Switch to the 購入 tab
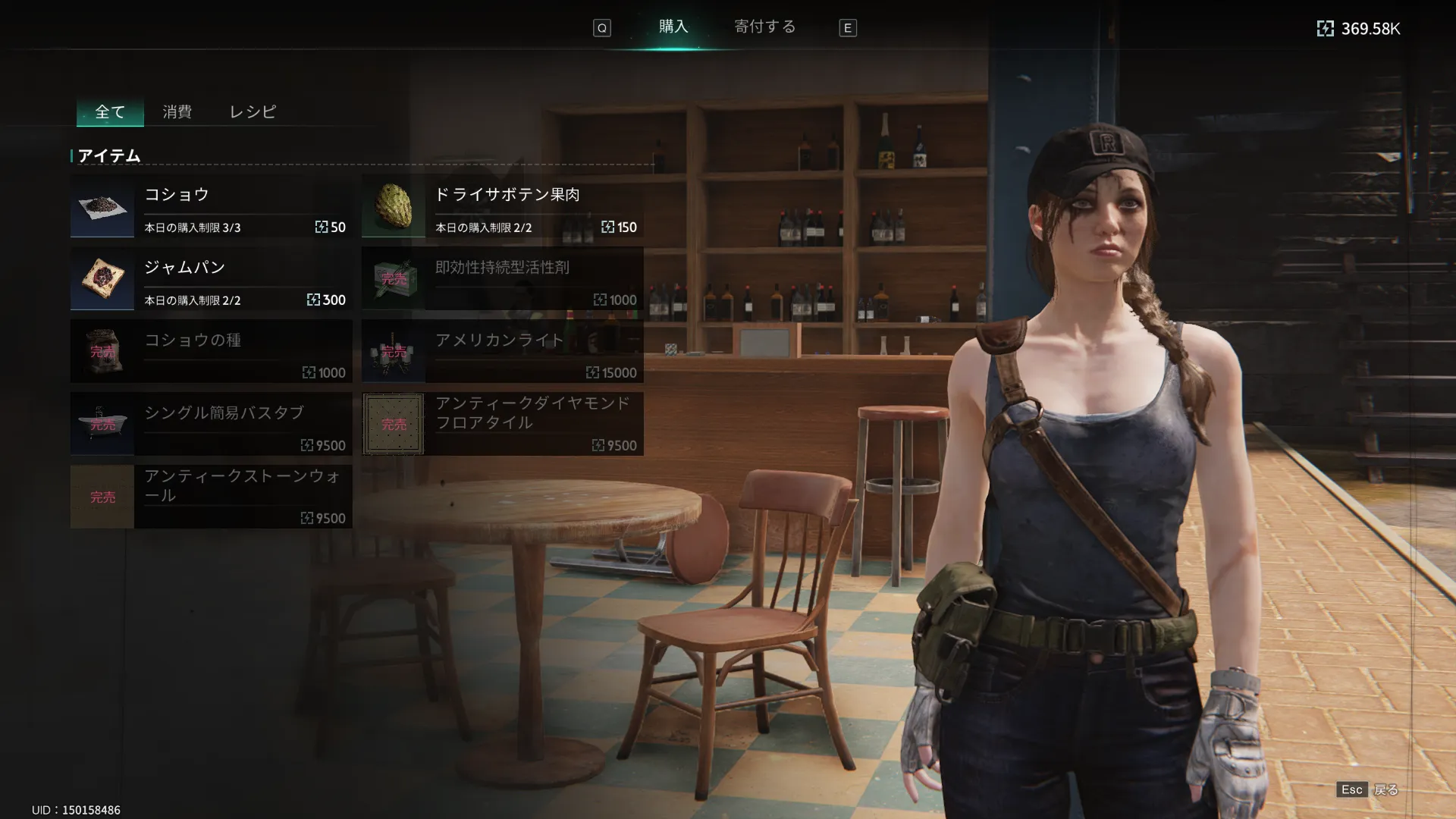1456x819 pixels. [x=673, y=27]
